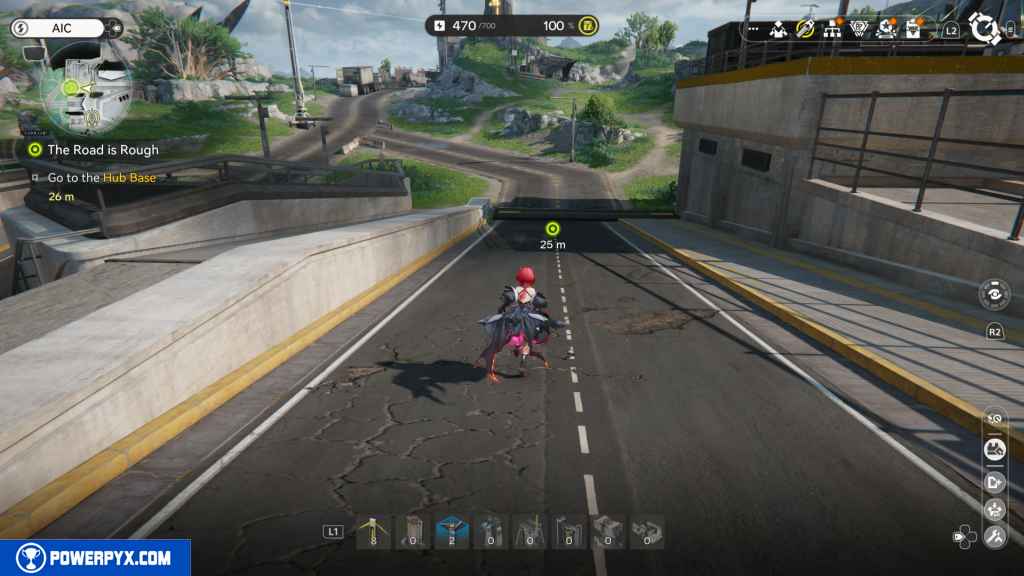Open the large circular gear menu
1024x576 pixels.
point(986,27)
